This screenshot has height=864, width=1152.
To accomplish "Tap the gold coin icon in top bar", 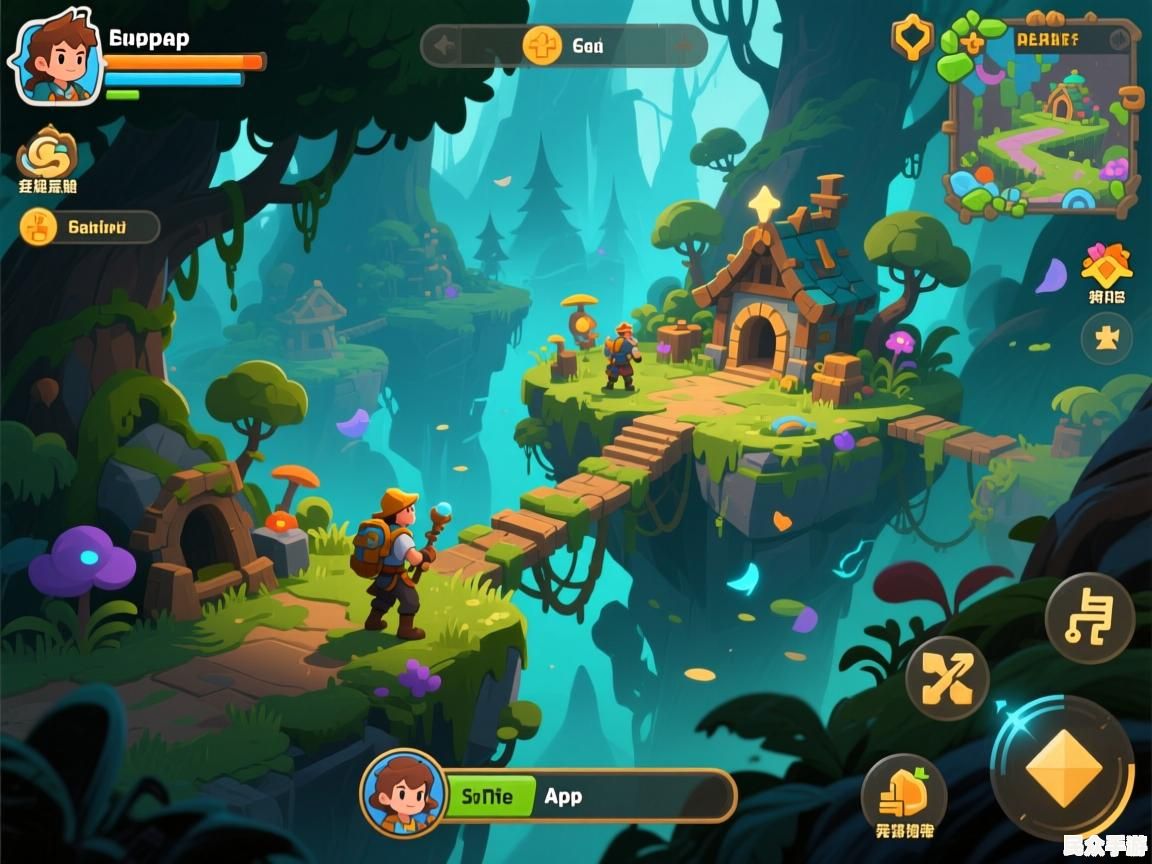I will [x=542, y=45].
